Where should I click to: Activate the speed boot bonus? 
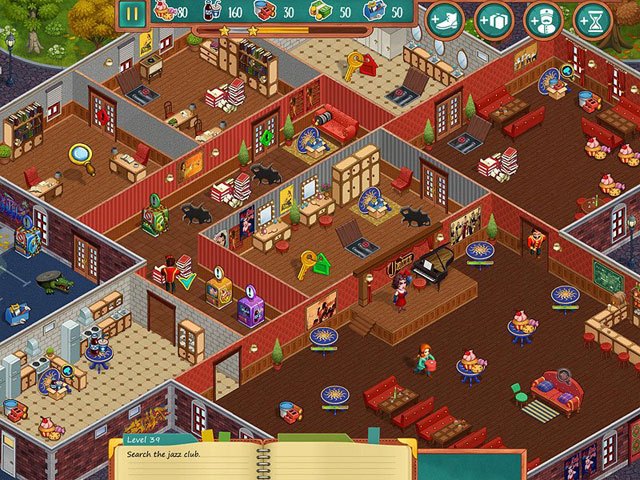(x=445, y=19)
